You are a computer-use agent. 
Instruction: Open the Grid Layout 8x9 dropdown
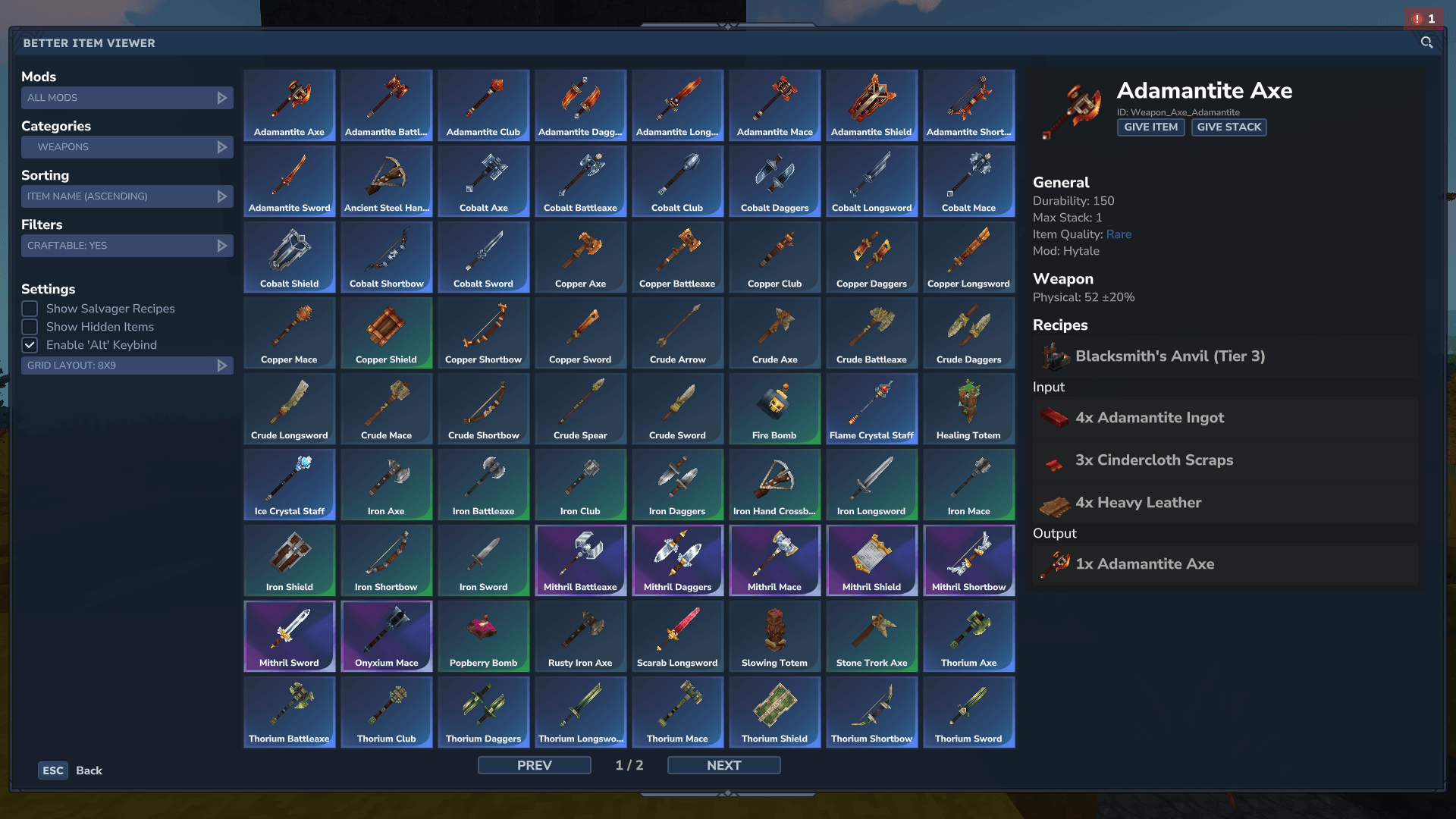tap(127, 365)
